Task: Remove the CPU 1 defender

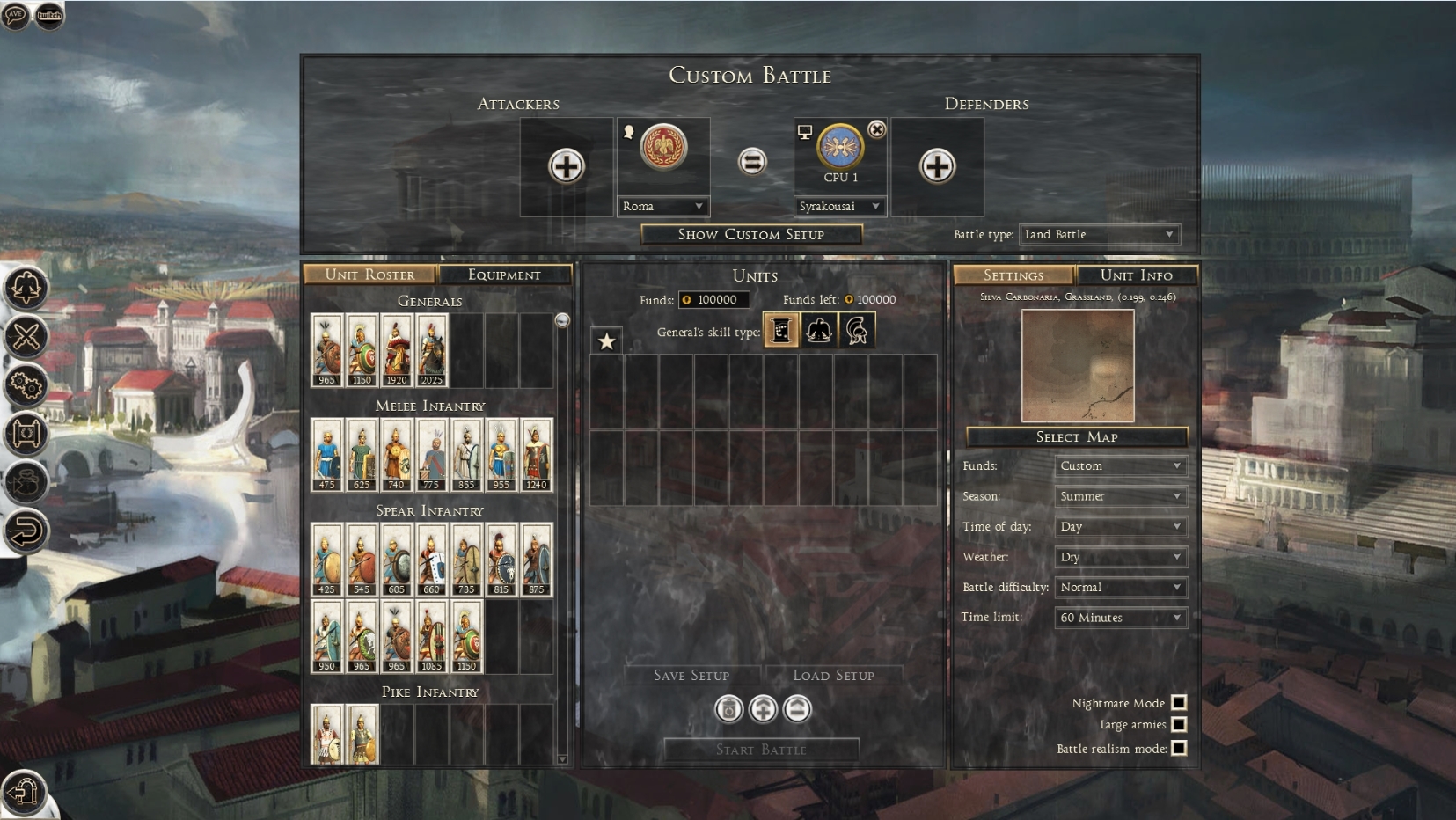Action: click(877, 129)
